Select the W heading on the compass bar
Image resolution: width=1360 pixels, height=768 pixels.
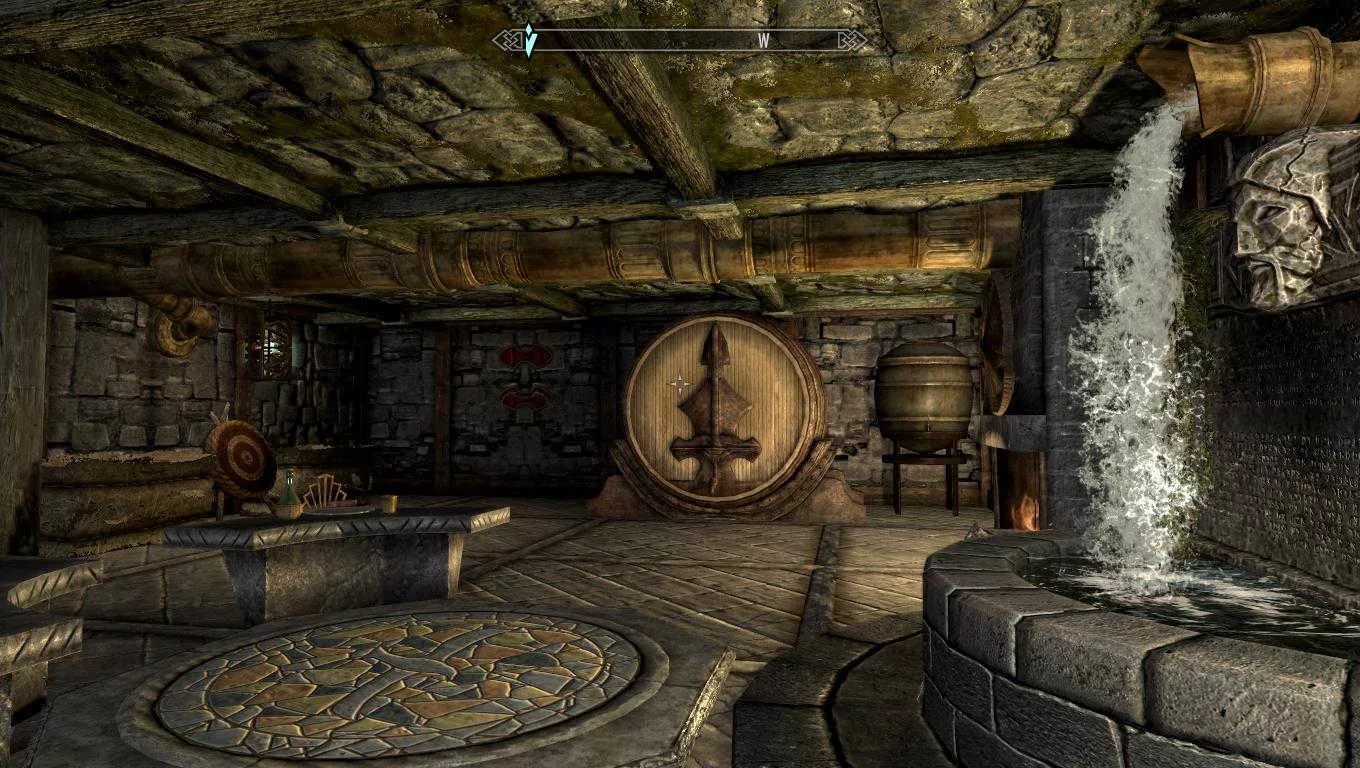pyautogui.click(x=764, y=41)
